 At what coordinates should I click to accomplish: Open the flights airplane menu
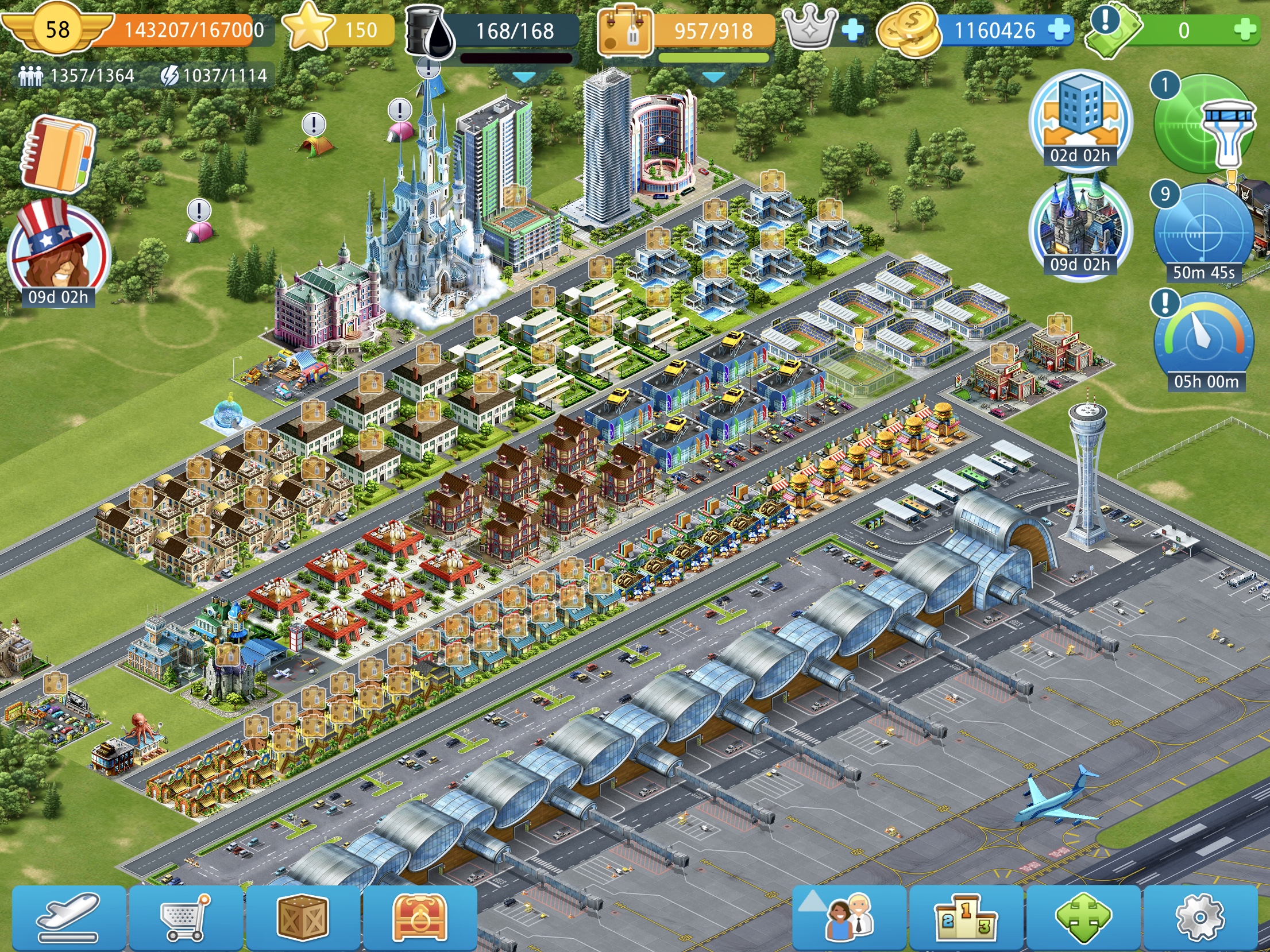[68, 917]
